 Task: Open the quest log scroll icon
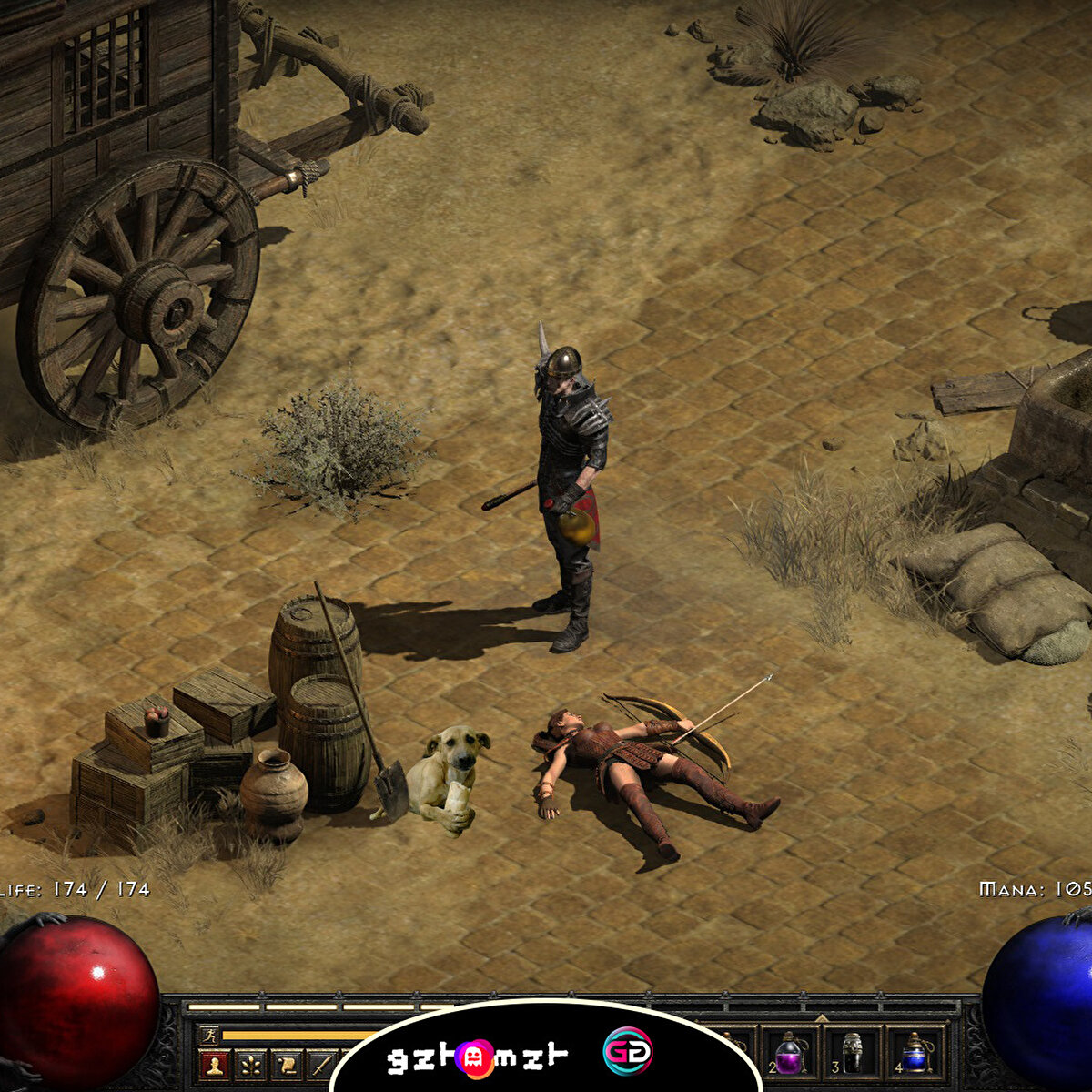pyautogui.click(x=286, y=1063)
